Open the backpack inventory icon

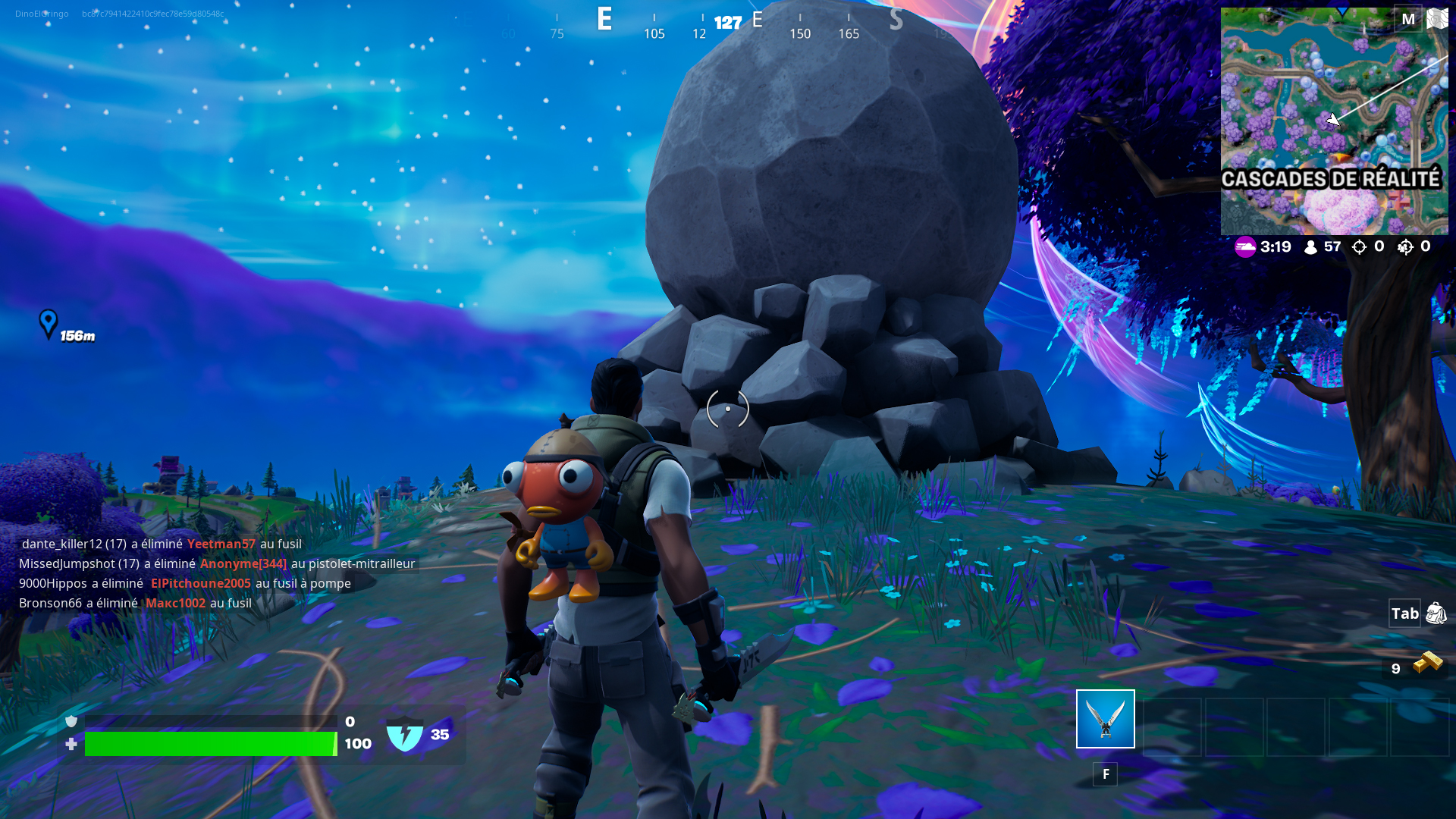pyautogui.click(x=1436, y=613)
